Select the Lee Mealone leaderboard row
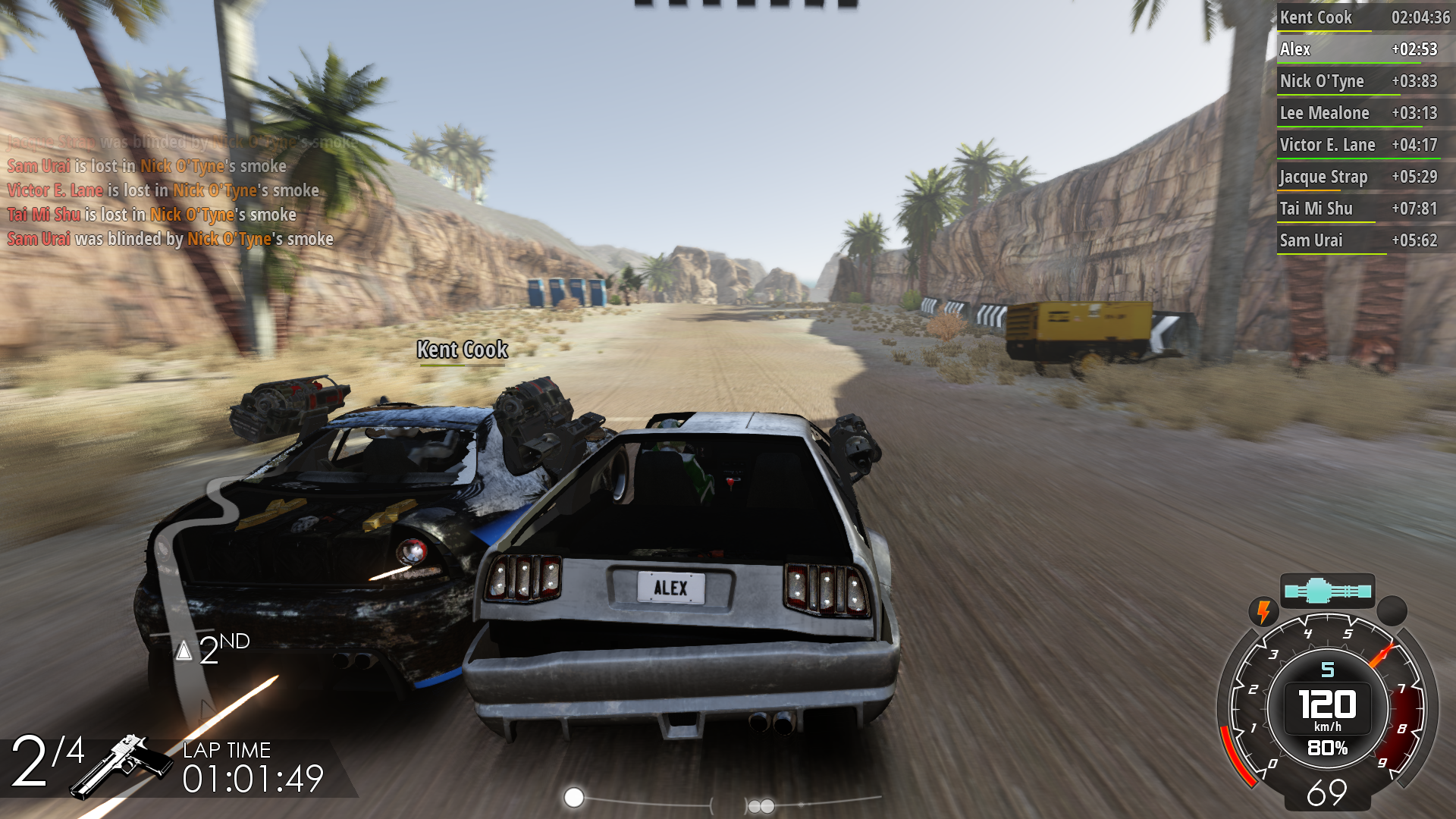 (x=1363, y=113)
